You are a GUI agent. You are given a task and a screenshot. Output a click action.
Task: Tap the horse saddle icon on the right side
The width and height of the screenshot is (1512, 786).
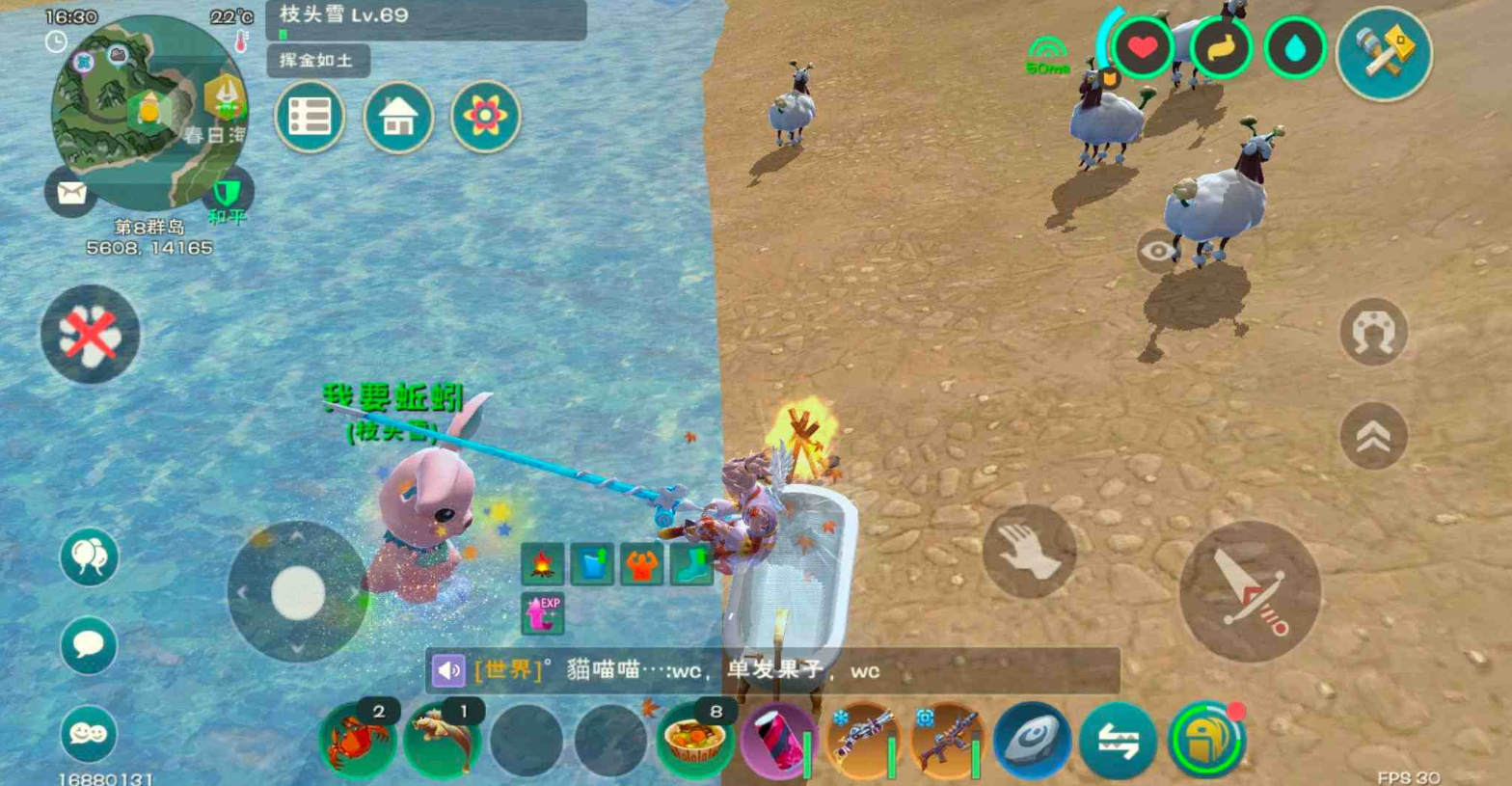1373,331
